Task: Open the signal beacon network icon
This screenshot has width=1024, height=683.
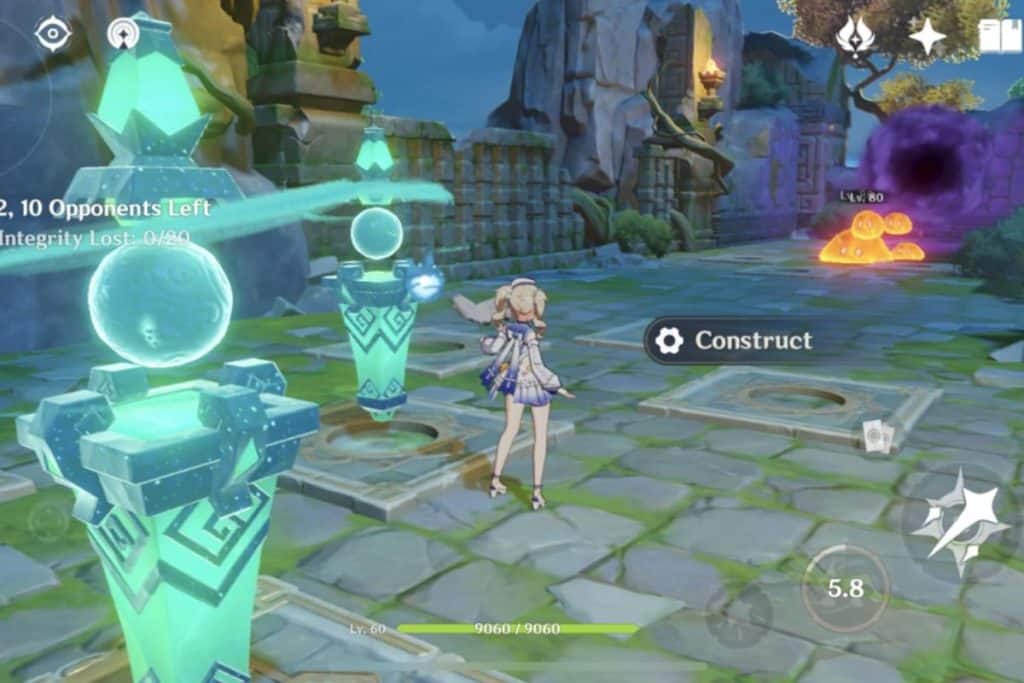Action: click(x=124, y=34)
